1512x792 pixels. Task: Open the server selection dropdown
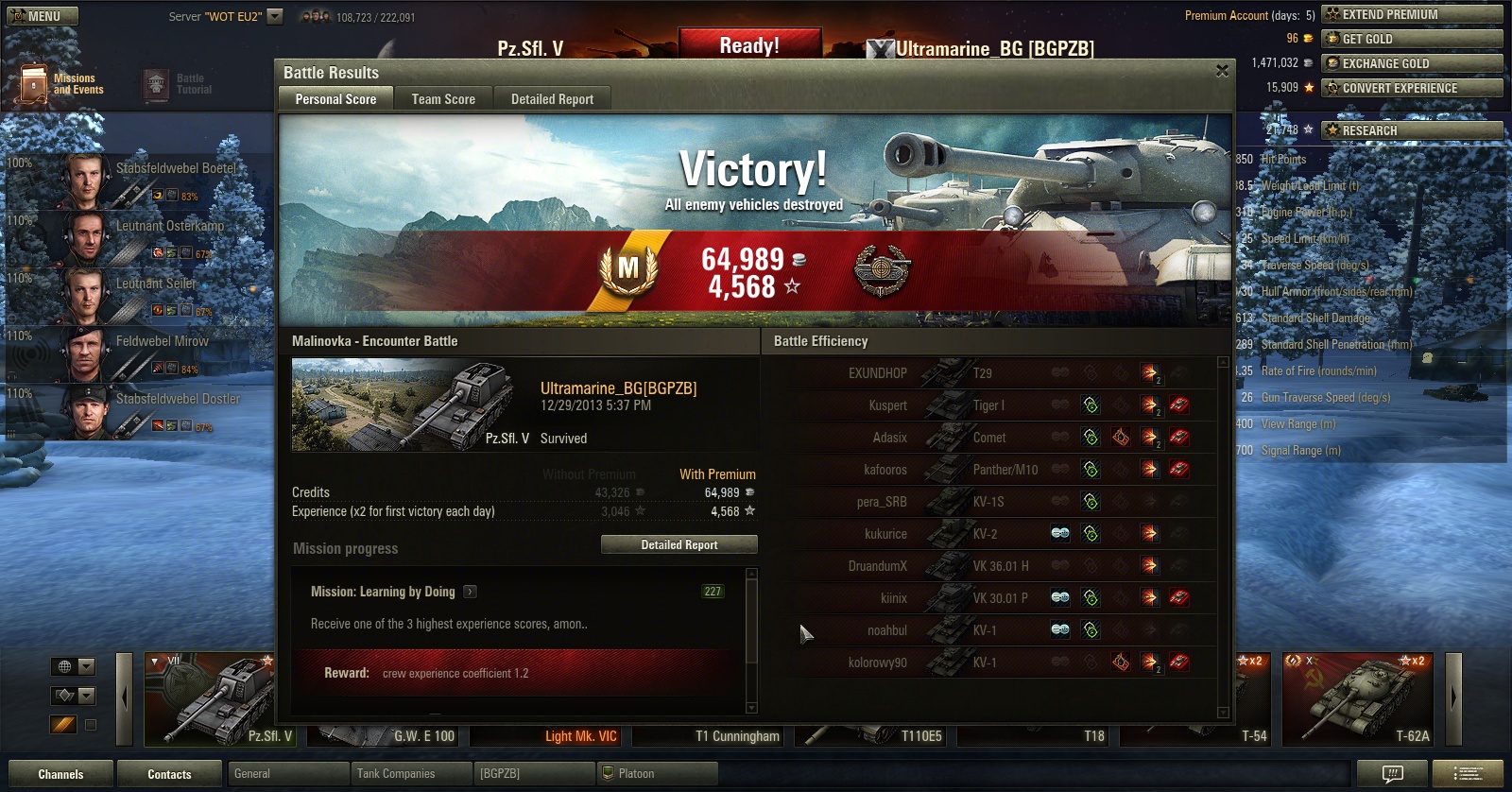(x=275, y=16)
